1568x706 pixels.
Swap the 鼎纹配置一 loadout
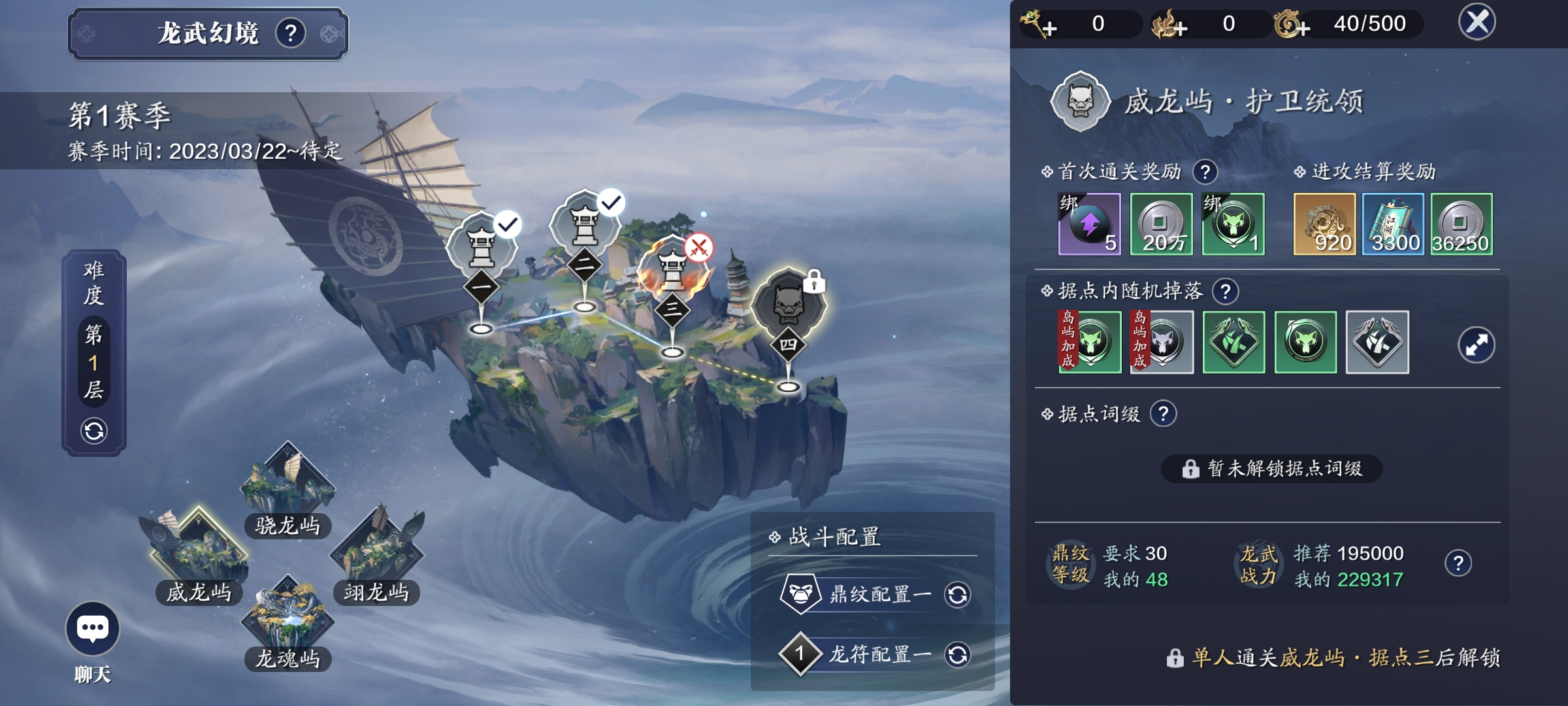(x=957, y=595)
